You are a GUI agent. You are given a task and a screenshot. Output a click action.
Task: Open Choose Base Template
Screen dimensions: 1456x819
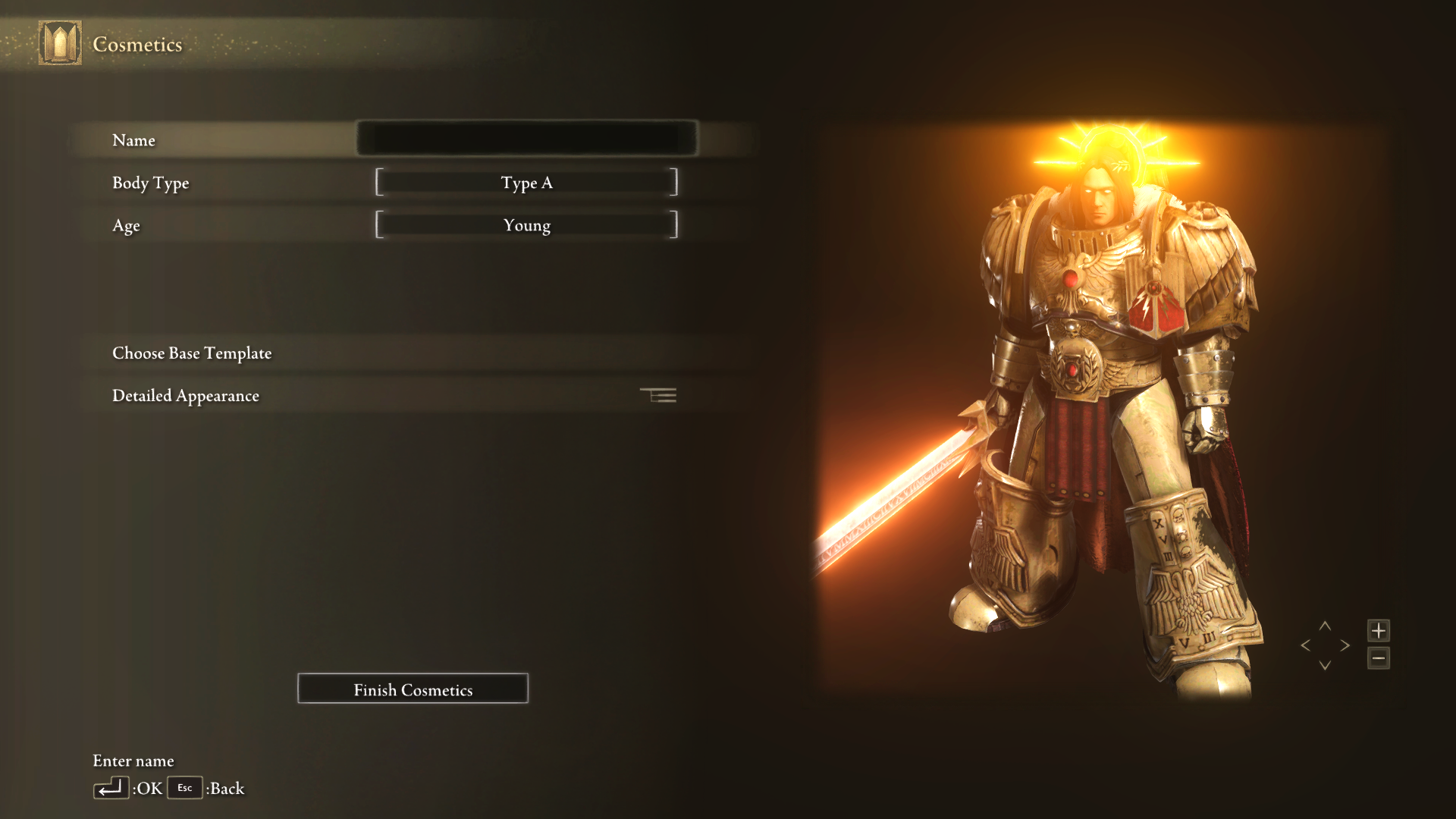click(192, 353)
